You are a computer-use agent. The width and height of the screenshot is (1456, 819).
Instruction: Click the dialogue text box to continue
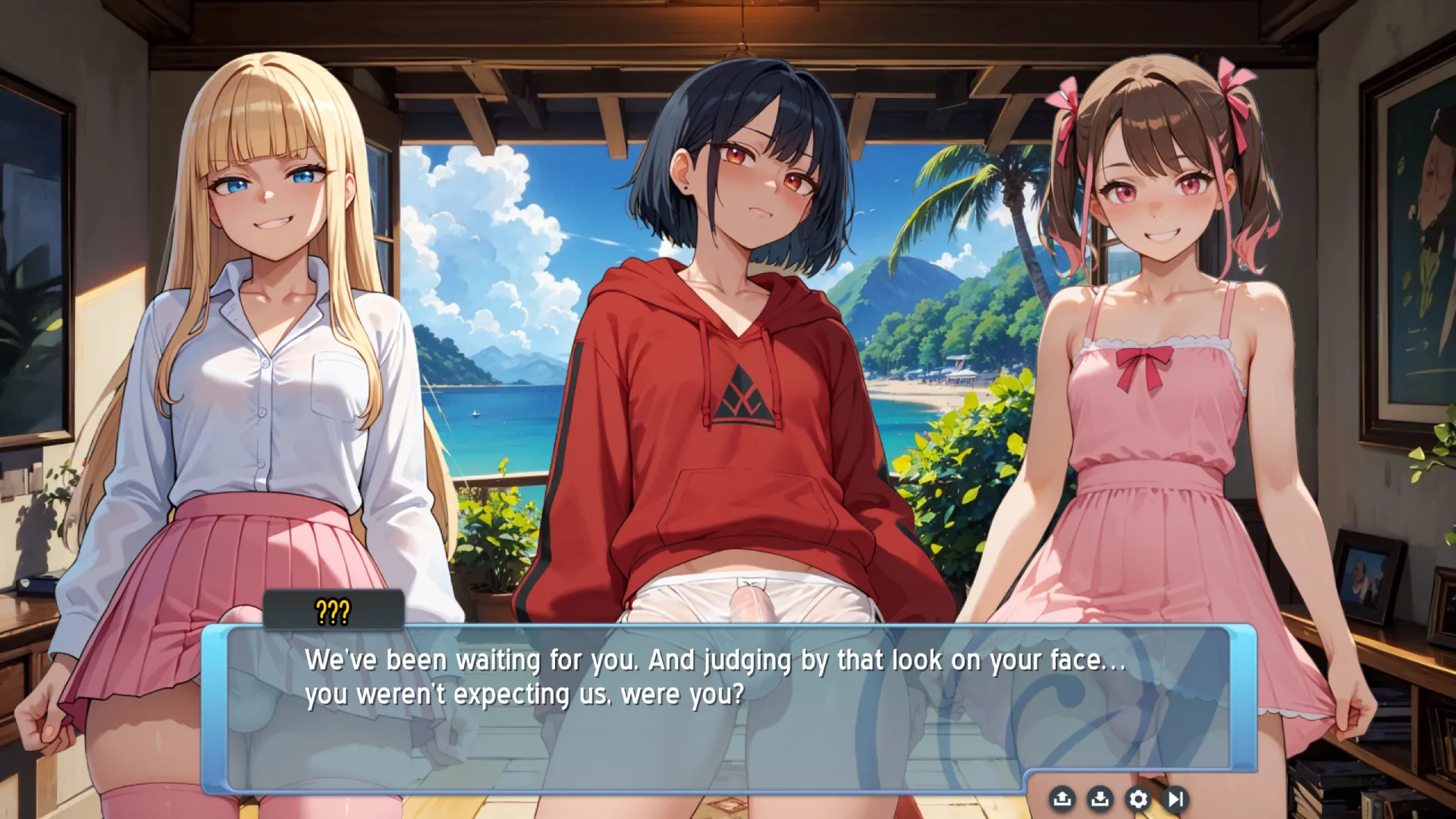point(728,707)
